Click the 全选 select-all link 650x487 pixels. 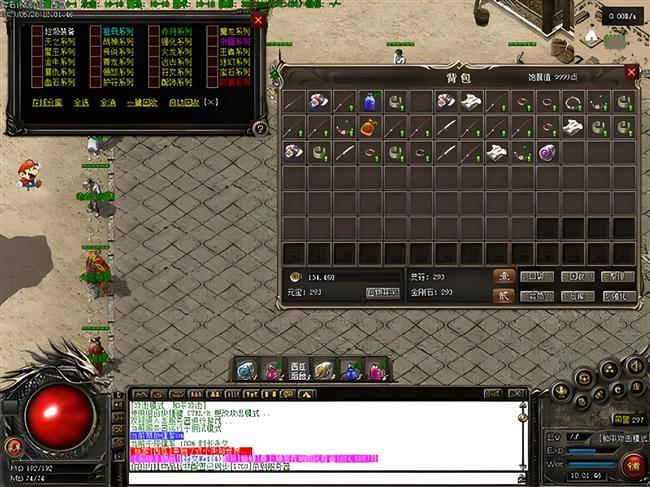(x=81, y=101)
